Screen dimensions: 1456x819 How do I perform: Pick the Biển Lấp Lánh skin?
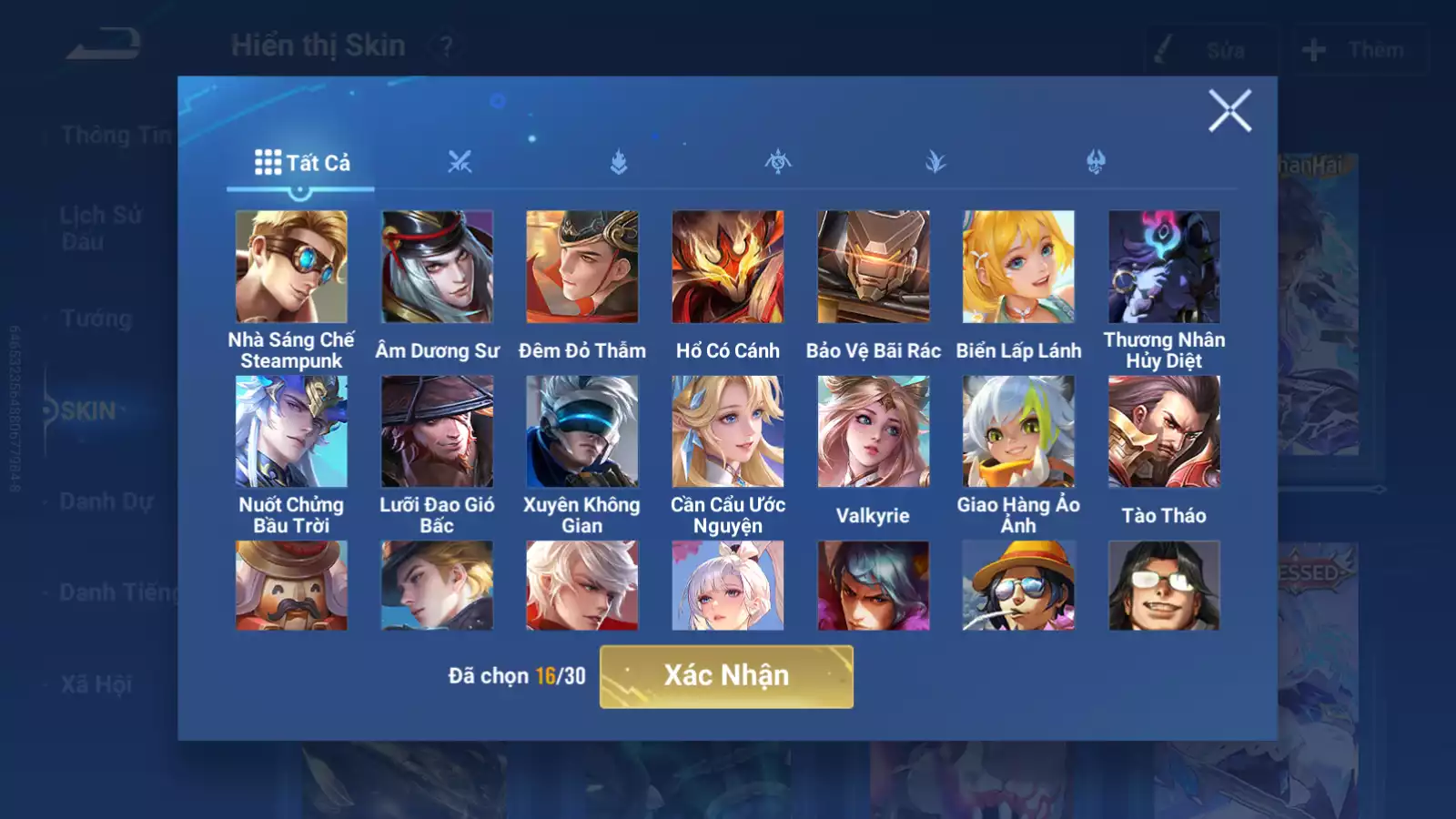click(1018, 267)
